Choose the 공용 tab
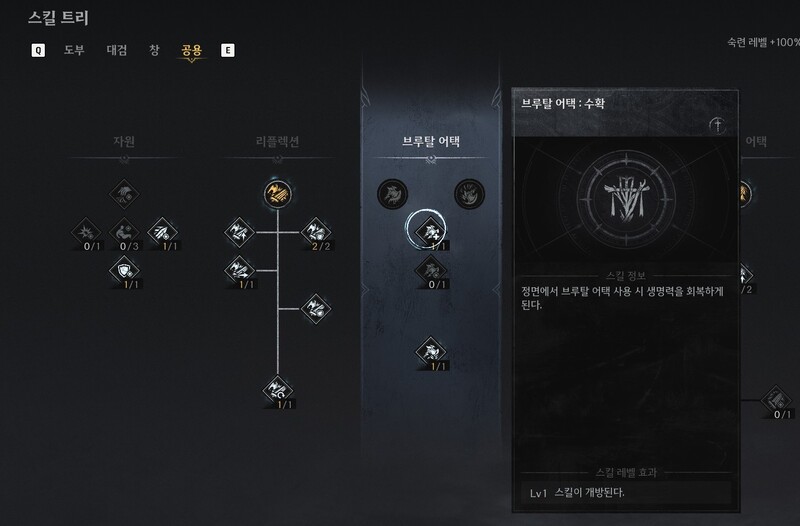 pos(191,49)
